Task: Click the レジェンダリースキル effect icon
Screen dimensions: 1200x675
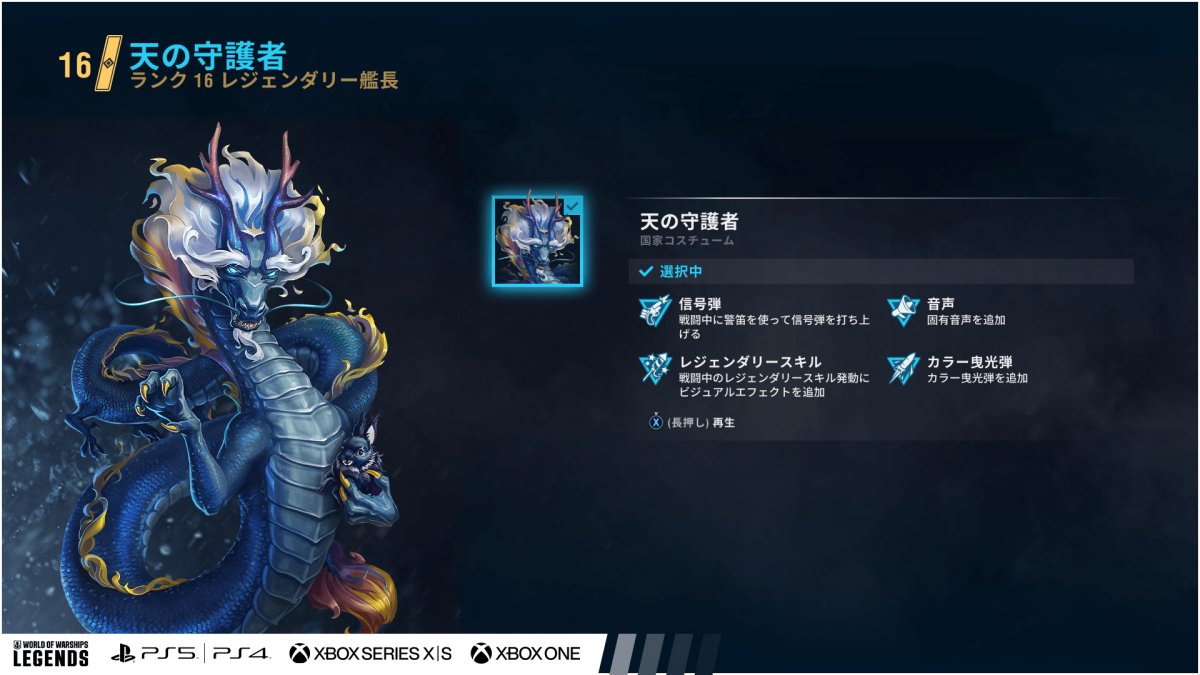Action: click(x=655, y=370)
